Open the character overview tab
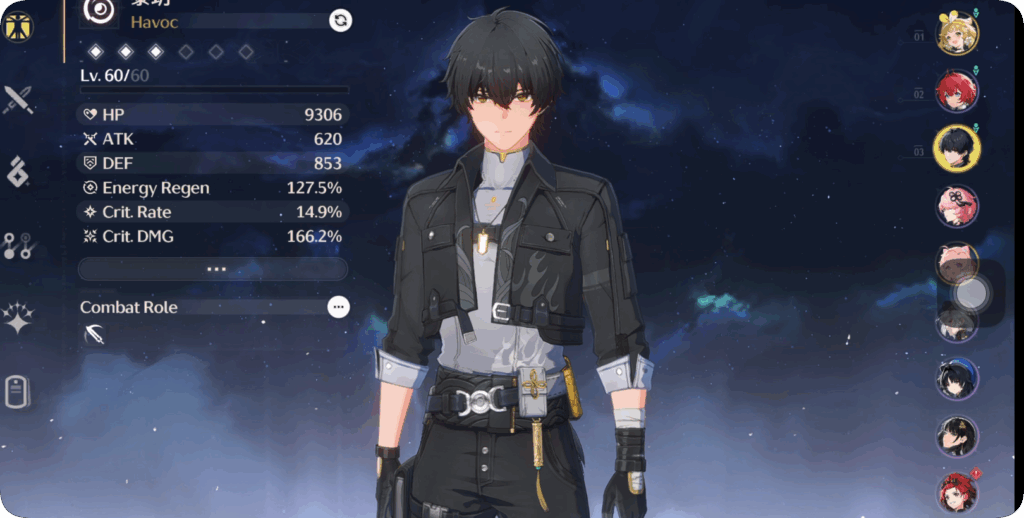1024x518 pixels. pyautogui.click(x=18, y=27)
